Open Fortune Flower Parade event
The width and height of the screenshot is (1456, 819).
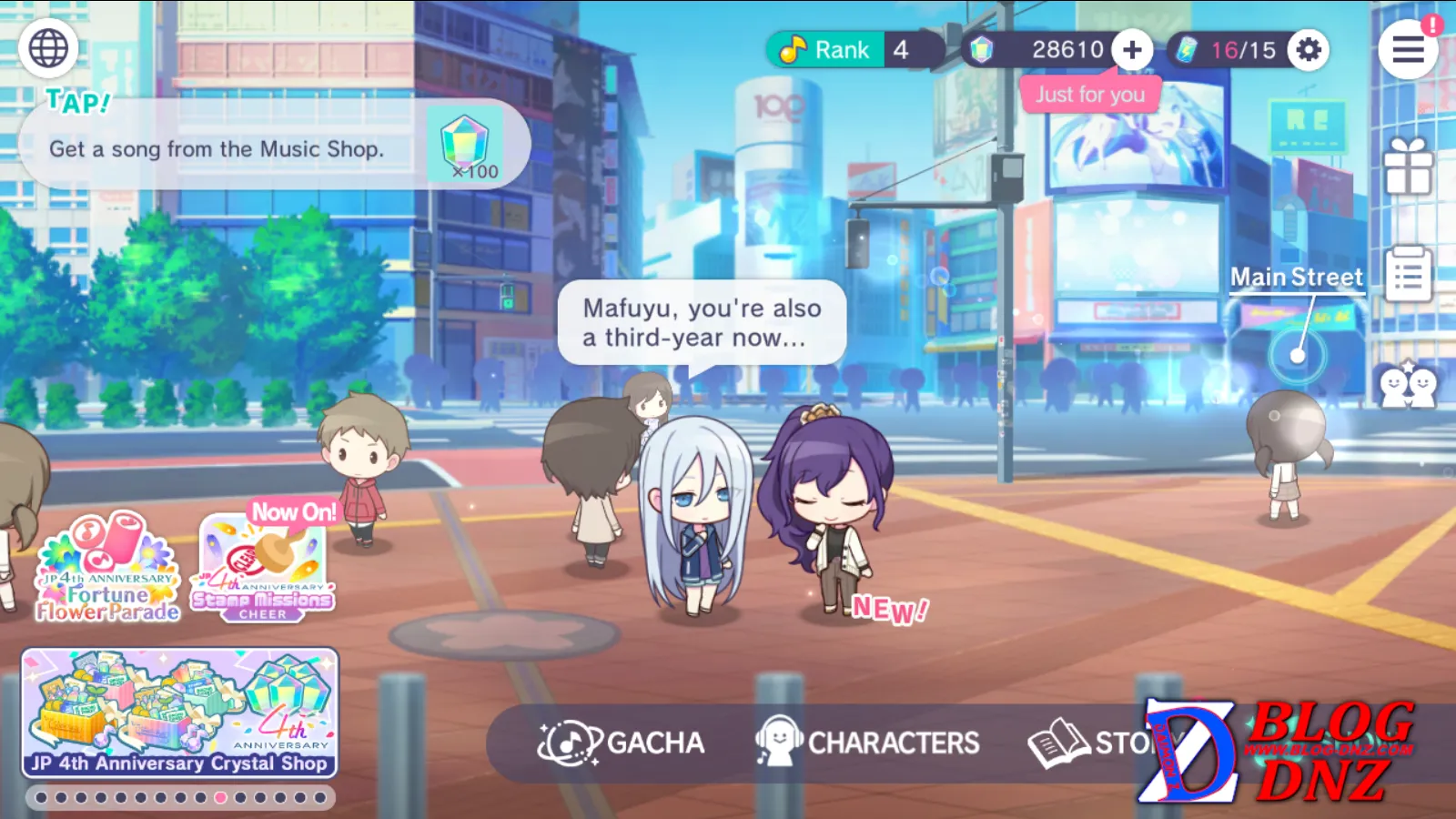[107, 569]
